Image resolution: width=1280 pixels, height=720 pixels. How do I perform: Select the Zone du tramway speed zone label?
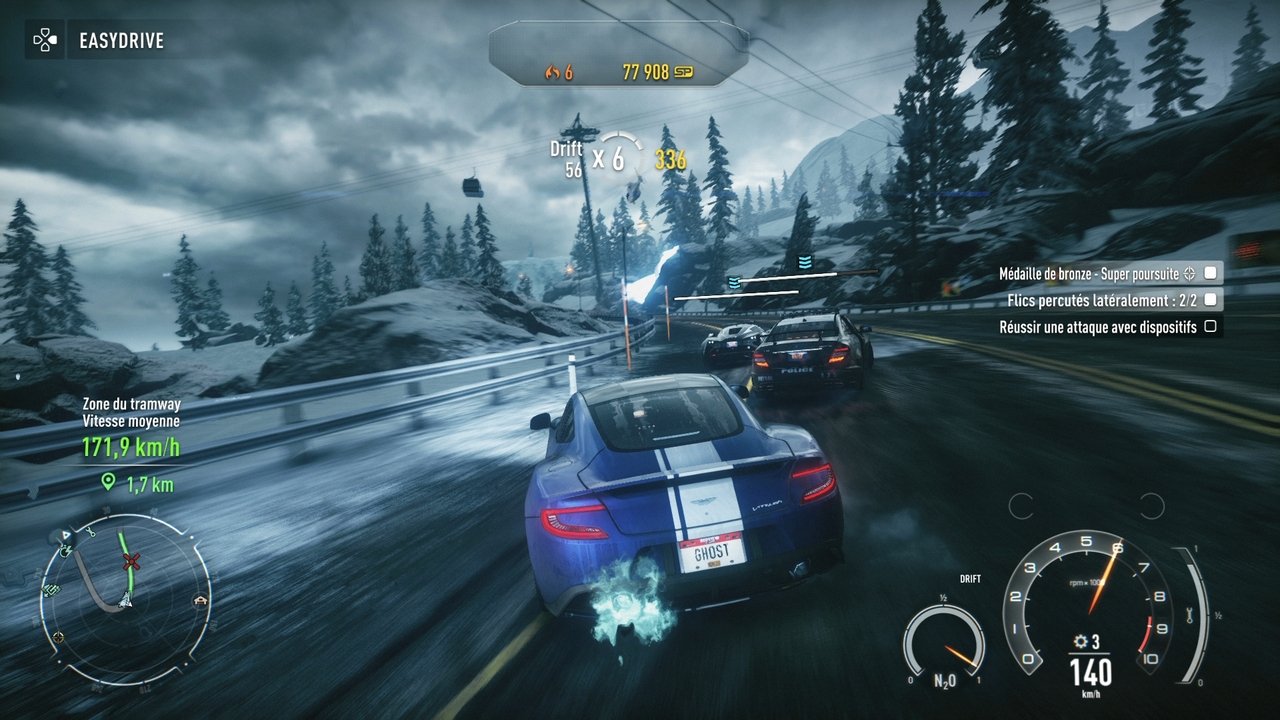[x=131, y=404]
